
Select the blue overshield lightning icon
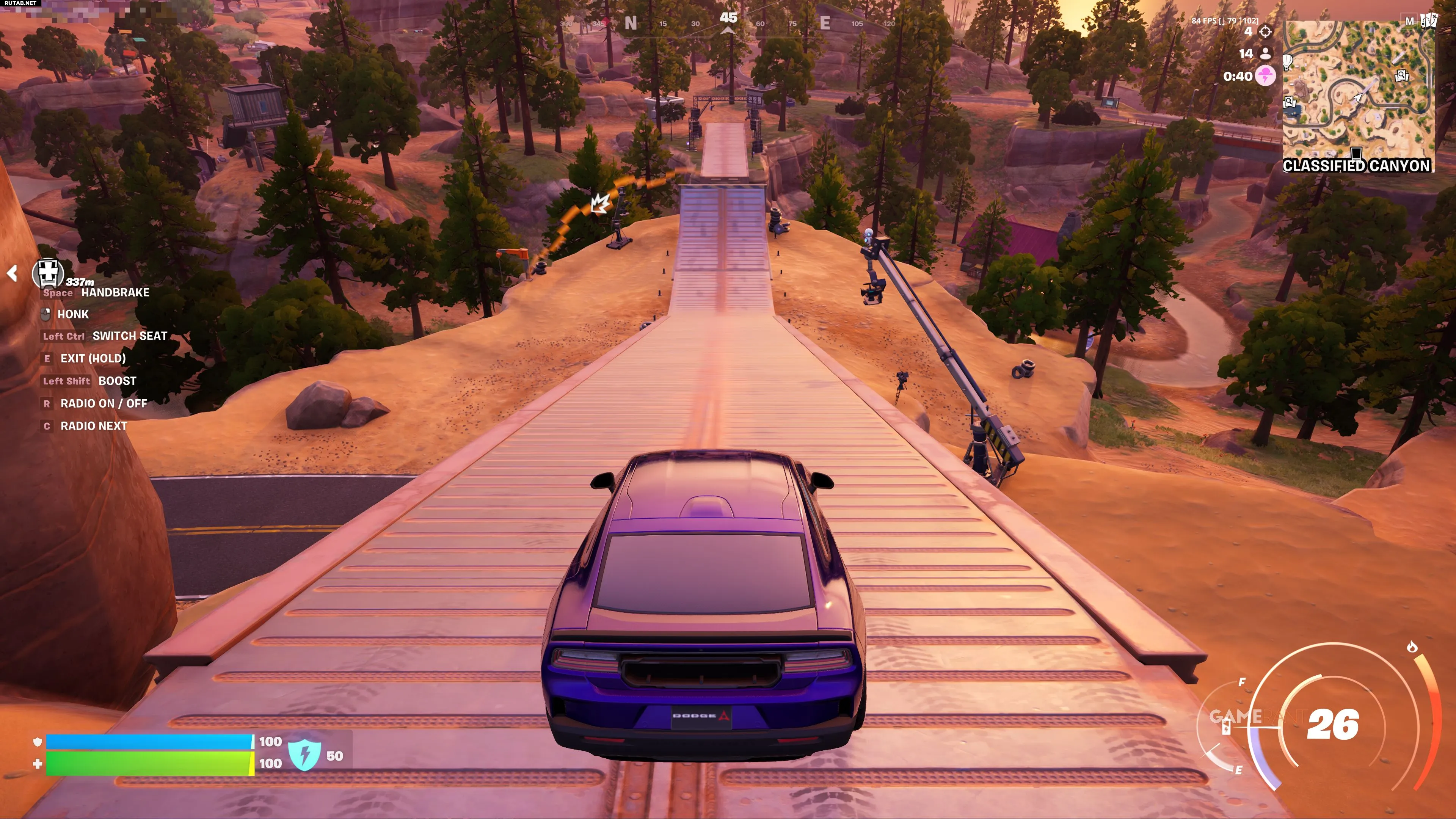tap(304, 755)
